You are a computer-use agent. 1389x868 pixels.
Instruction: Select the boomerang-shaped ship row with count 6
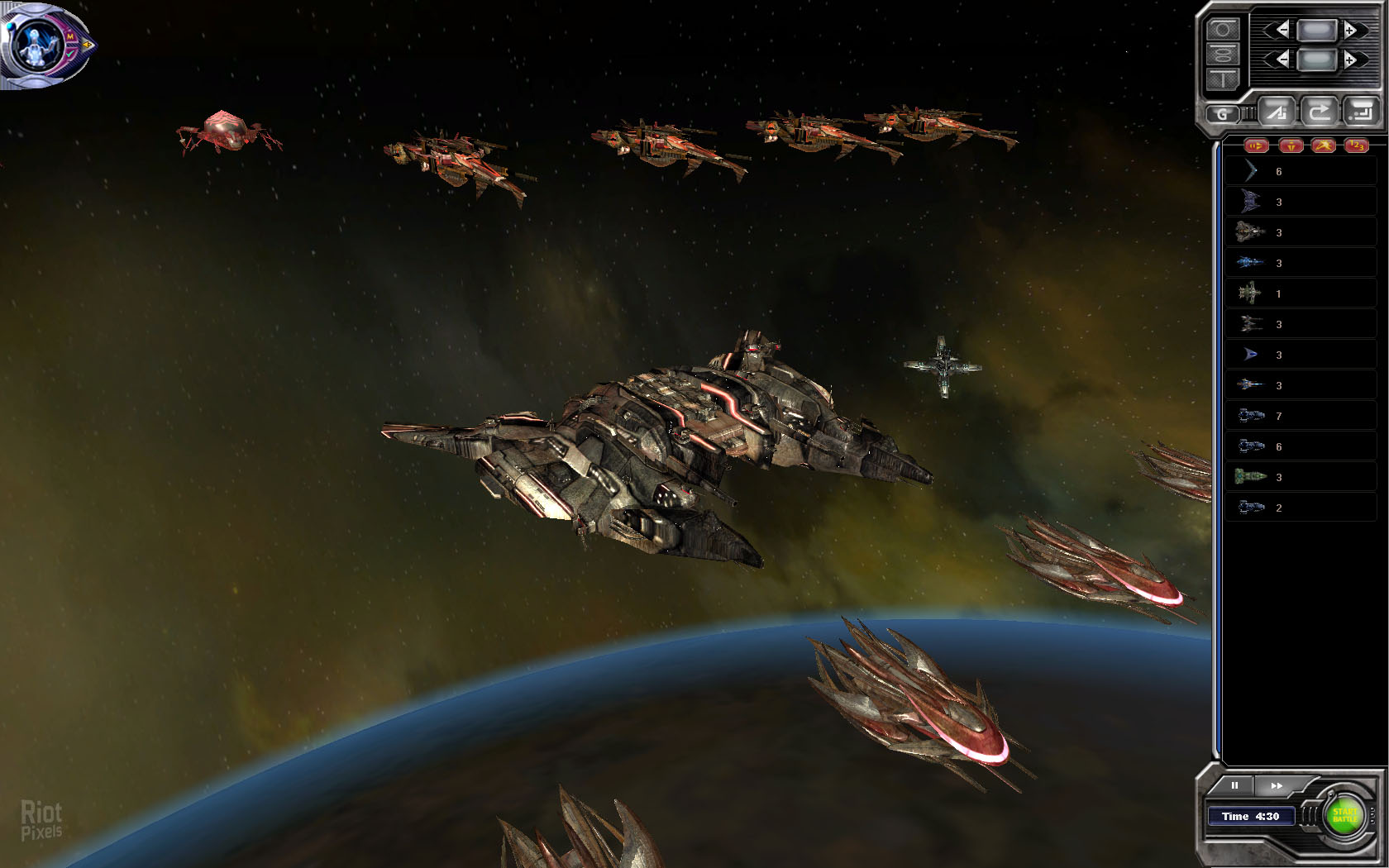[x=1300, y=171]
